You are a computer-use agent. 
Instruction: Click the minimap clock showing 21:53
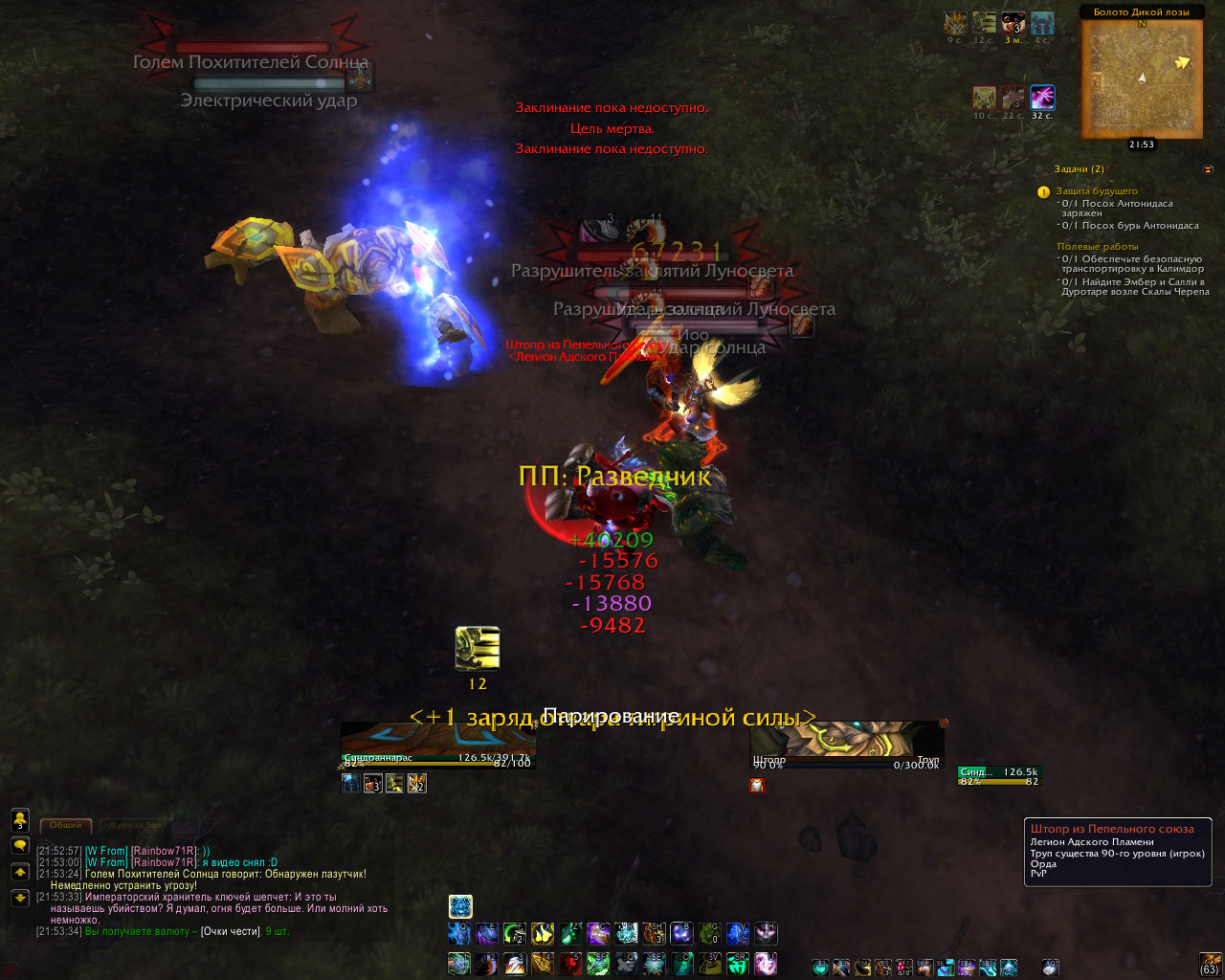pyautogui.click(x=1141, y=145)
